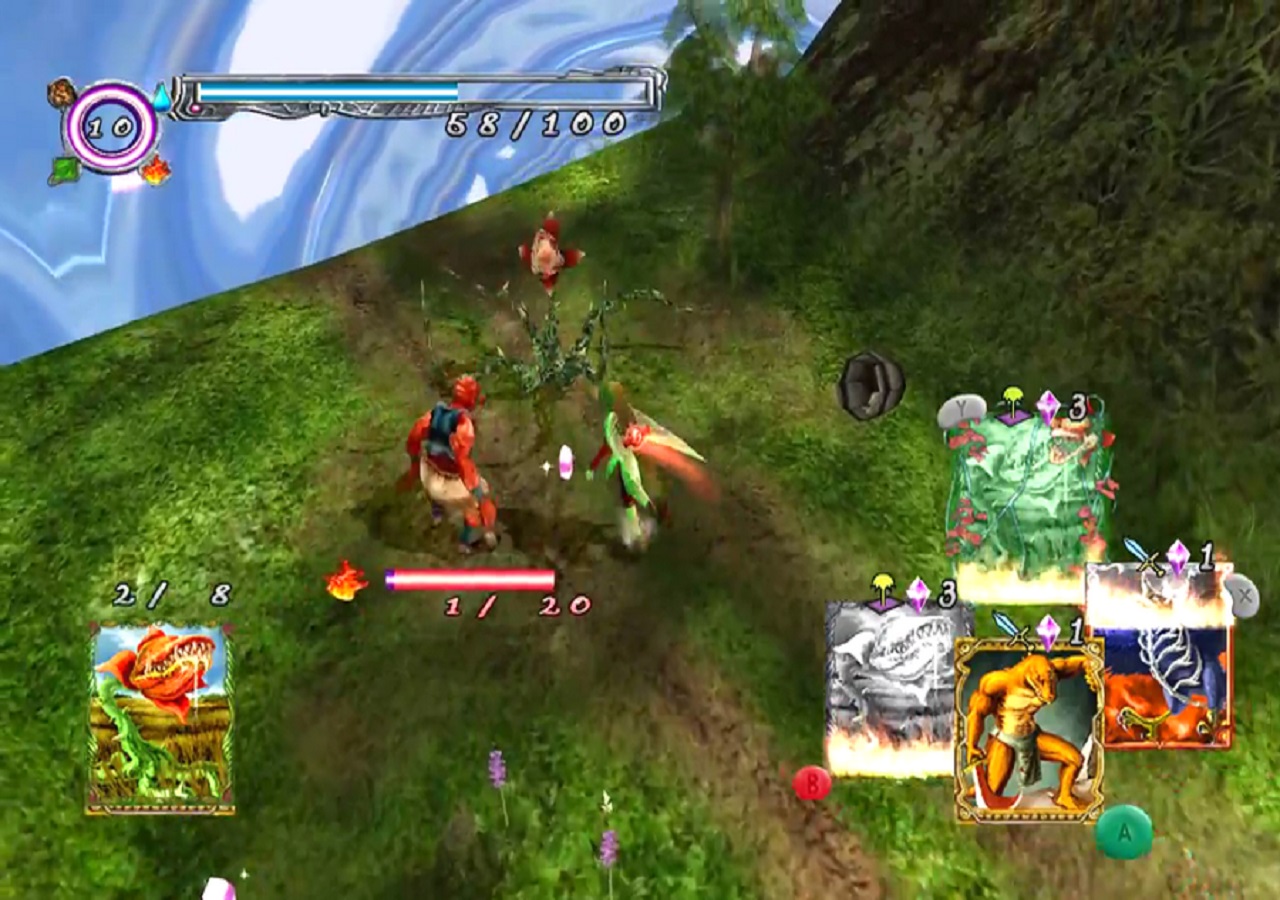Select the Y button icon above the green card

[962, 410]
